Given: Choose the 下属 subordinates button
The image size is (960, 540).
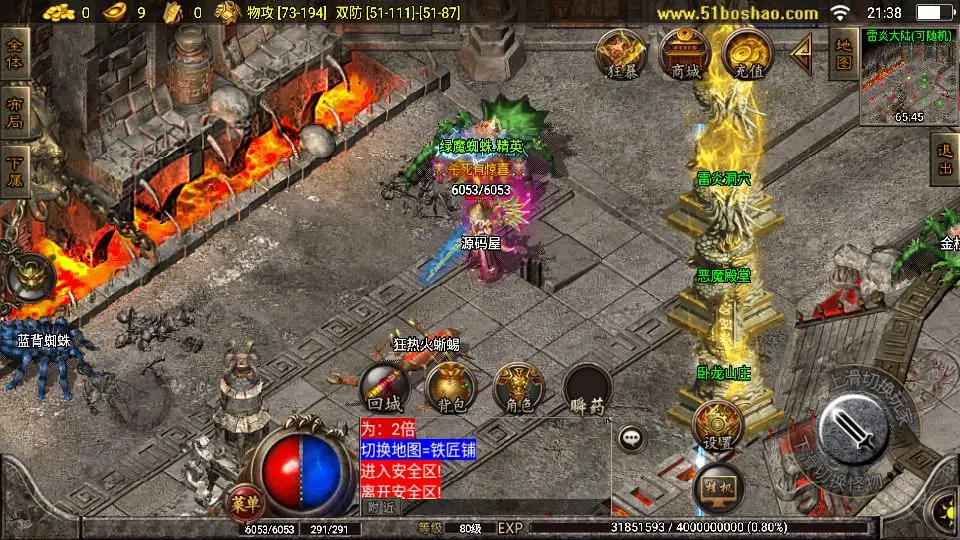Looking at the screenshot, I should [x=15, y=172].
